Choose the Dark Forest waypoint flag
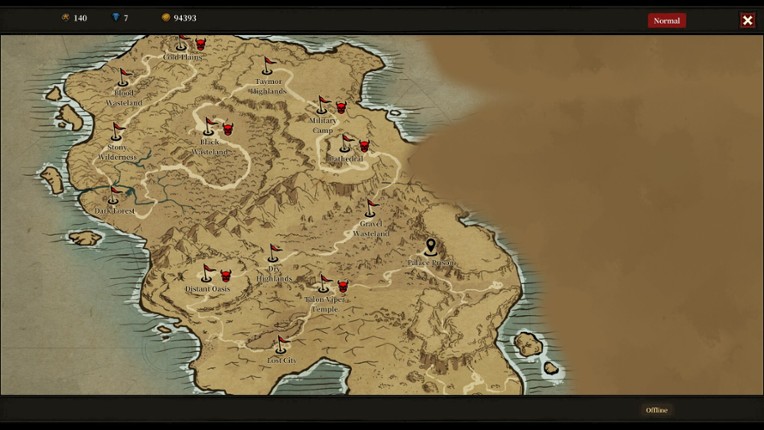The image size is (764, 430). click(x=114, y=196)
